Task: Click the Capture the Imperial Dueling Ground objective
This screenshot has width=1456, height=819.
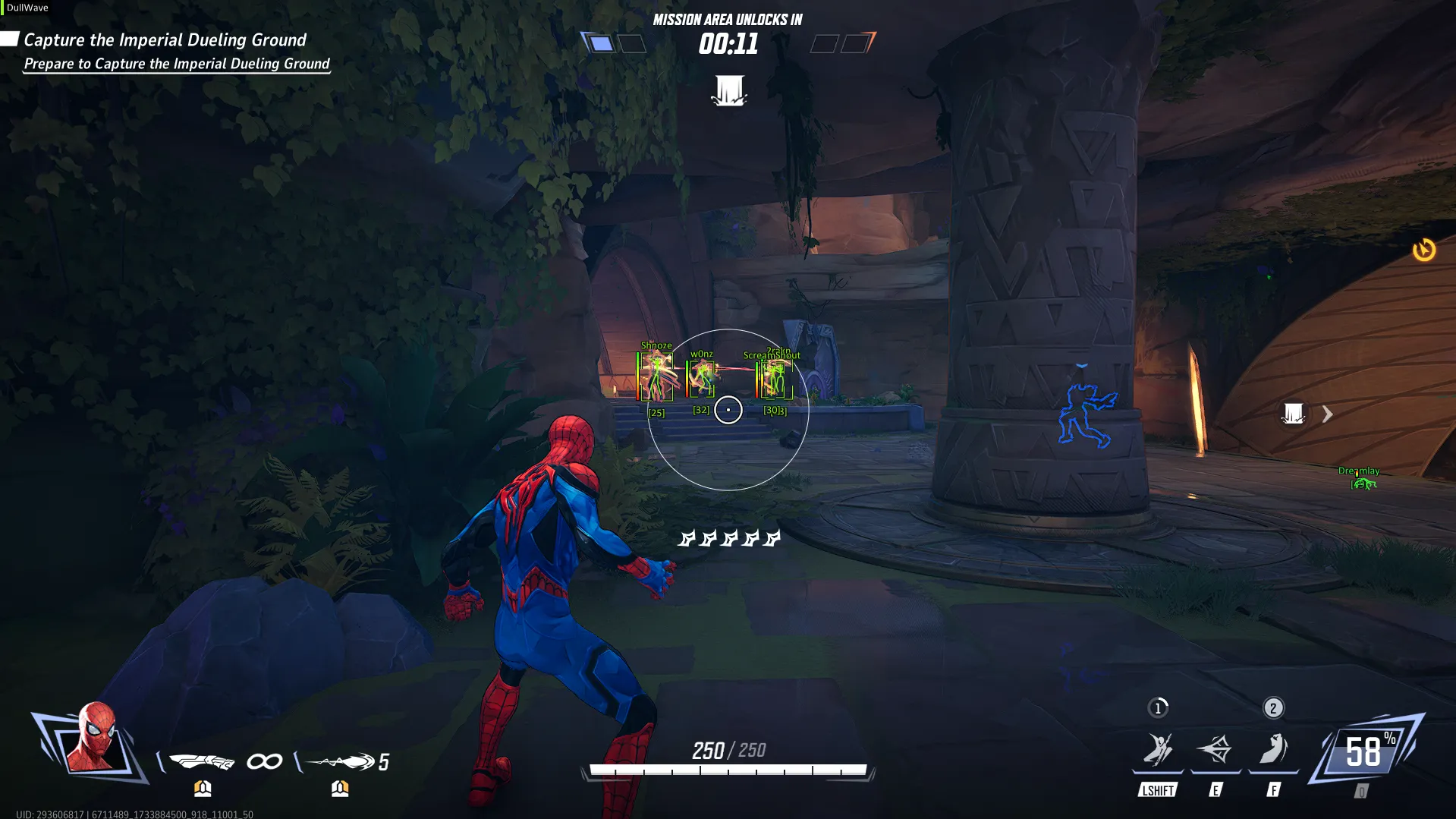Action: [165, 40]
